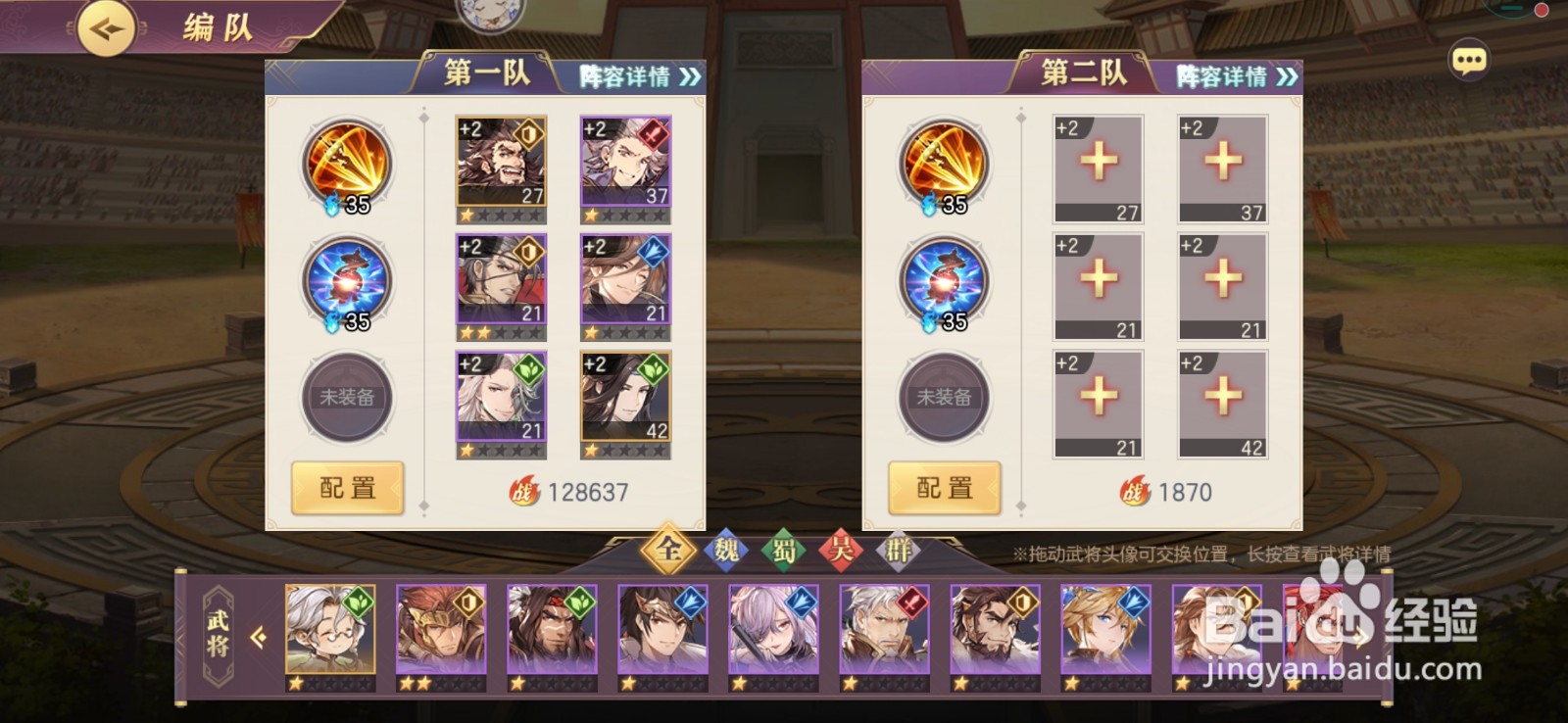Click the flame power icon beside 128637

tap(525, 492)
